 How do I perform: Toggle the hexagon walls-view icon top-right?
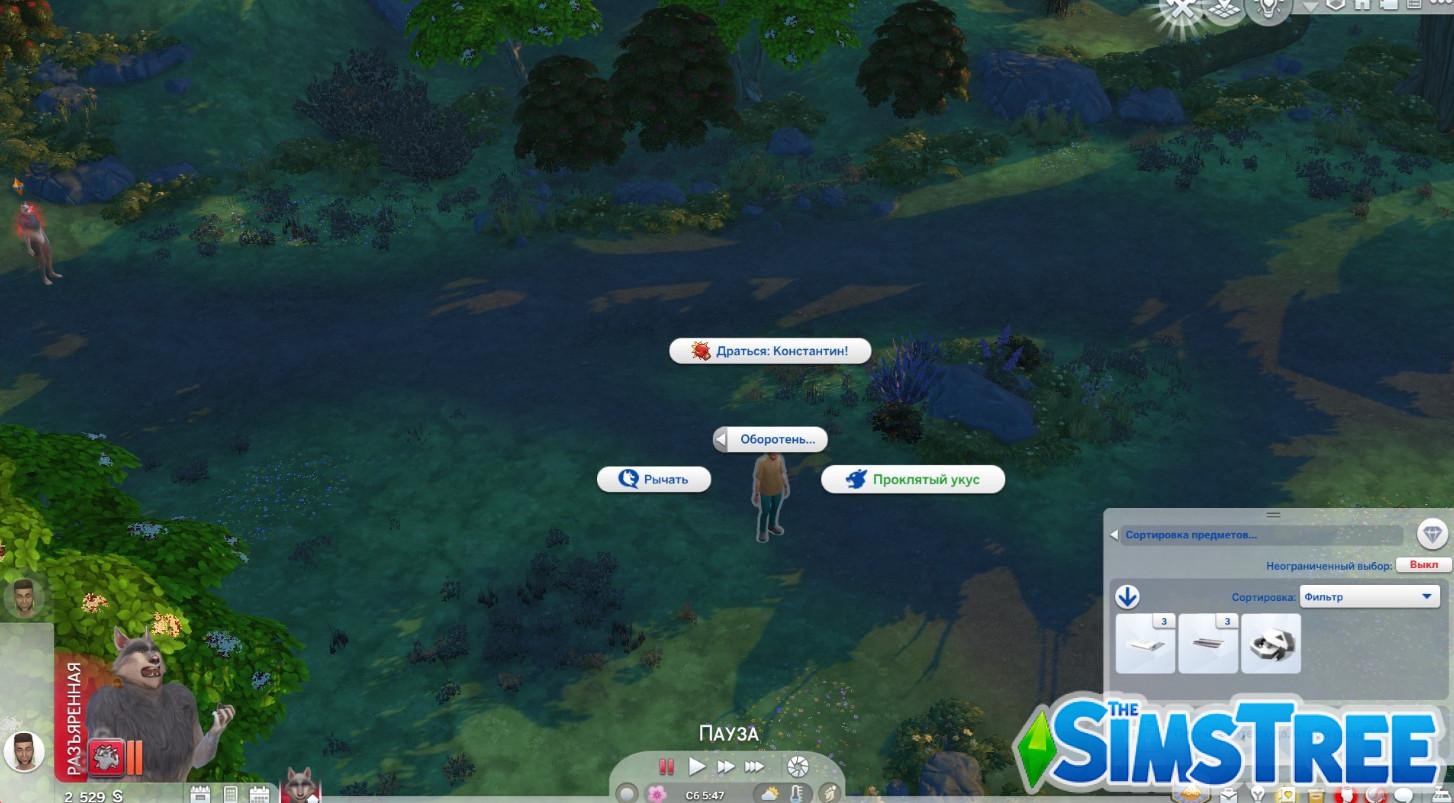(x=1337, y=6)
